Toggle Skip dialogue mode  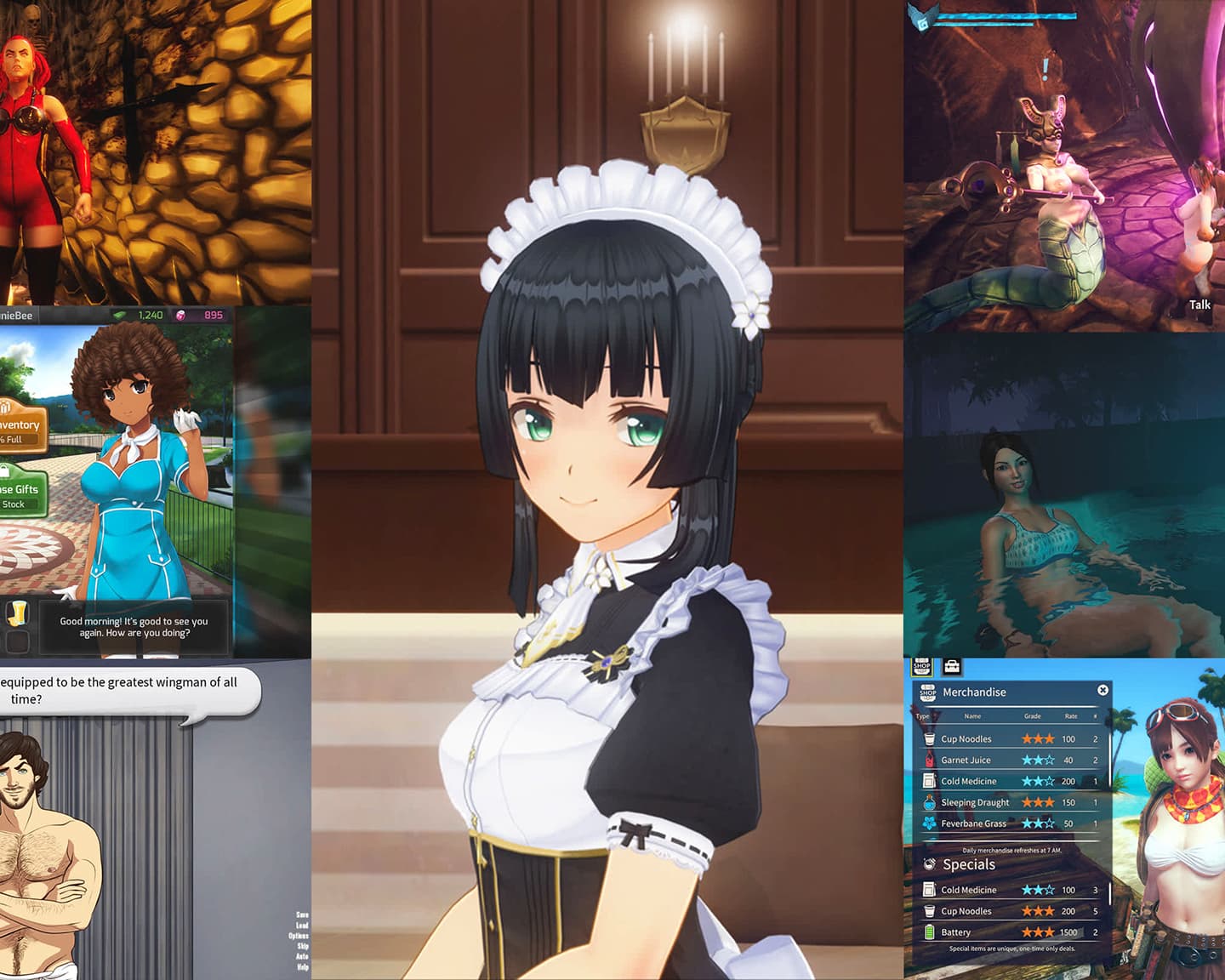(301, 945)
